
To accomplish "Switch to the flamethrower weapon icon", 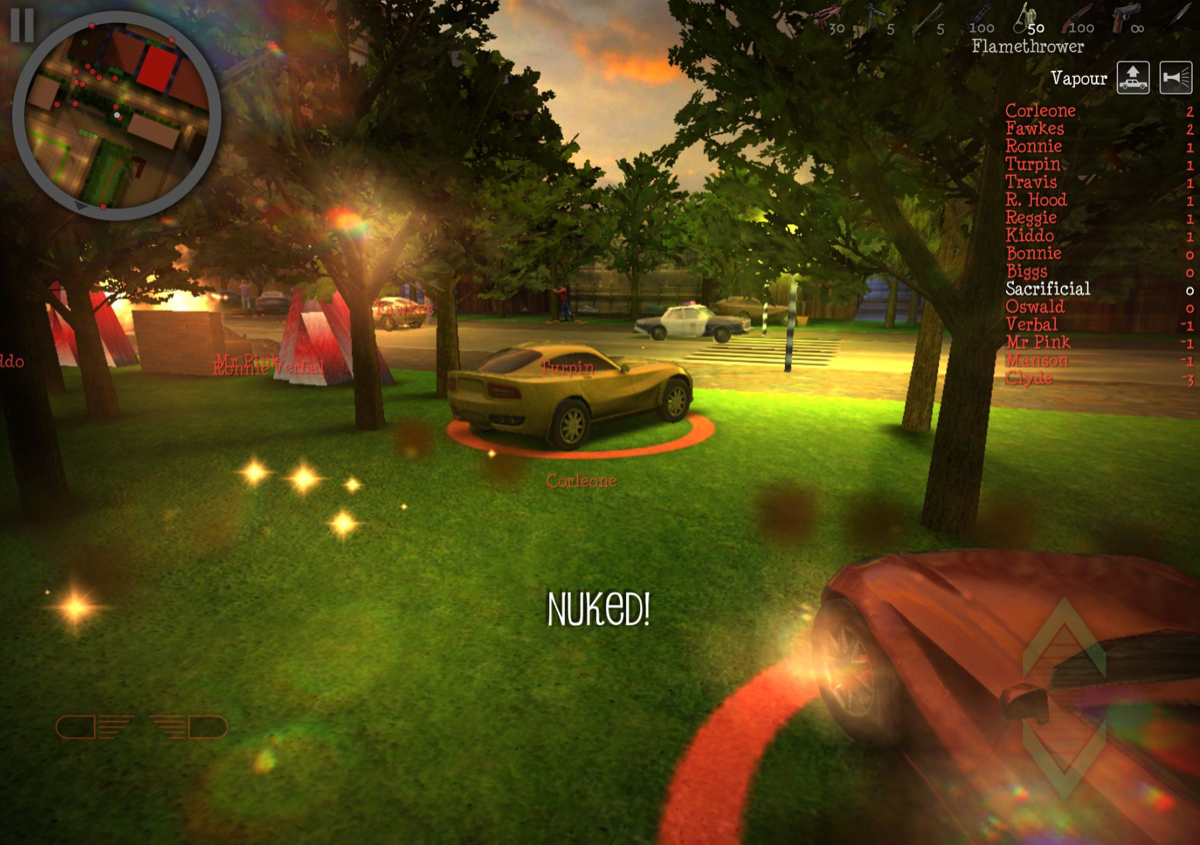I will (x=1026, y=16).
